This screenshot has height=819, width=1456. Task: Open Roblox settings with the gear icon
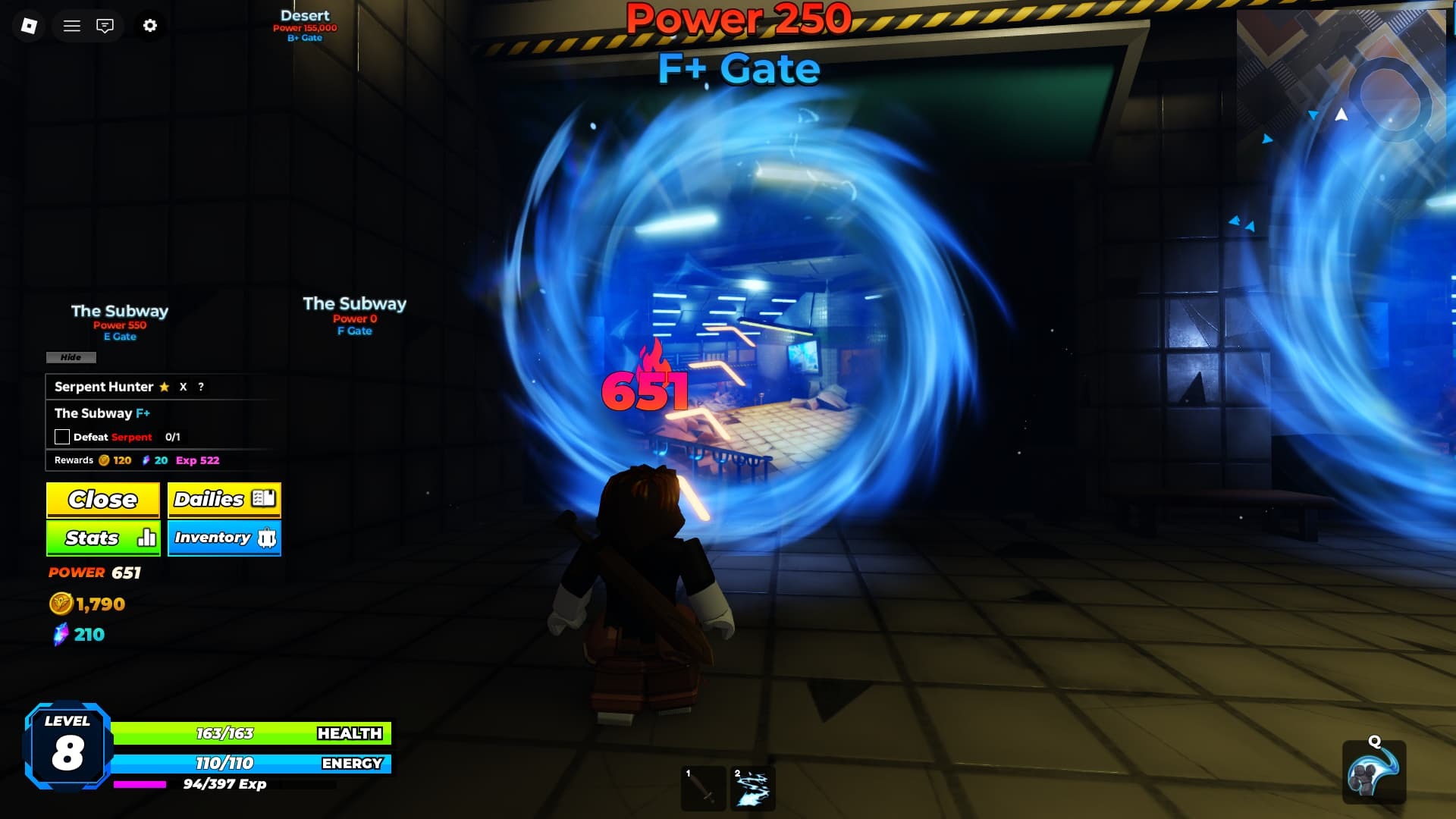coord(150,25)
